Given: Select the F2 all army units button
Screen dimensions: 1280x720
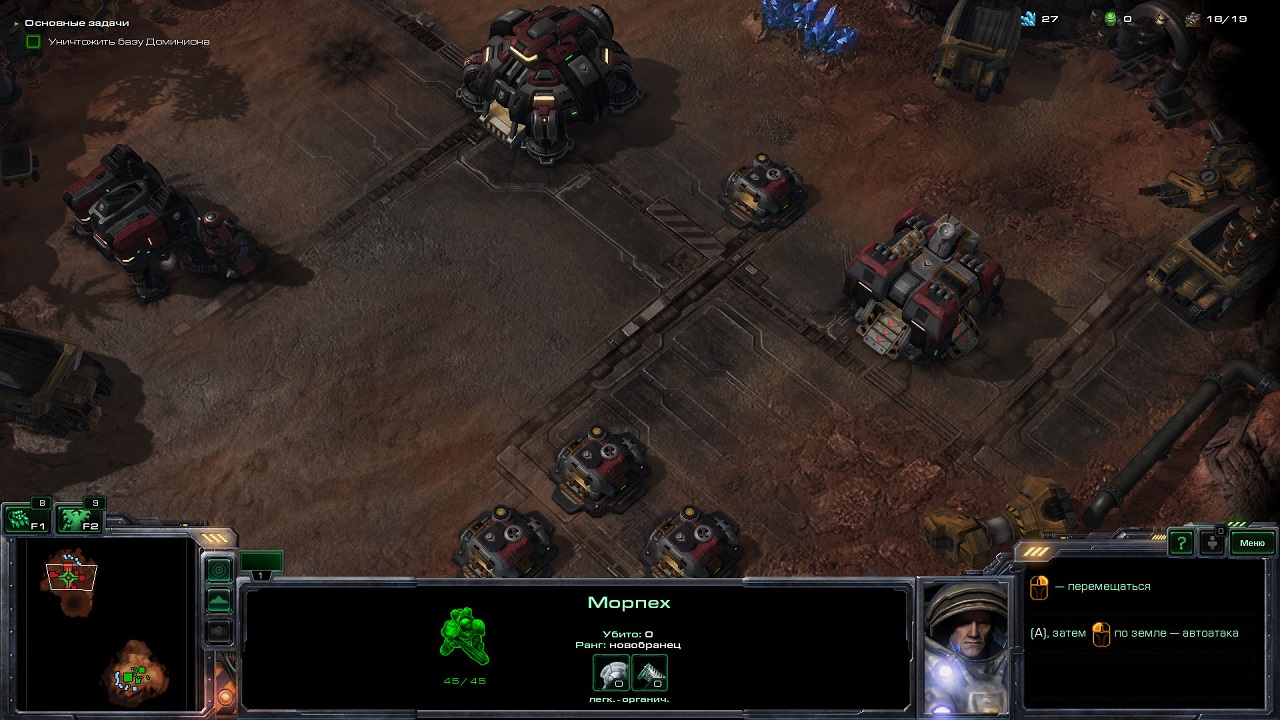Looking at the screenshot, I should pos(79,519).
